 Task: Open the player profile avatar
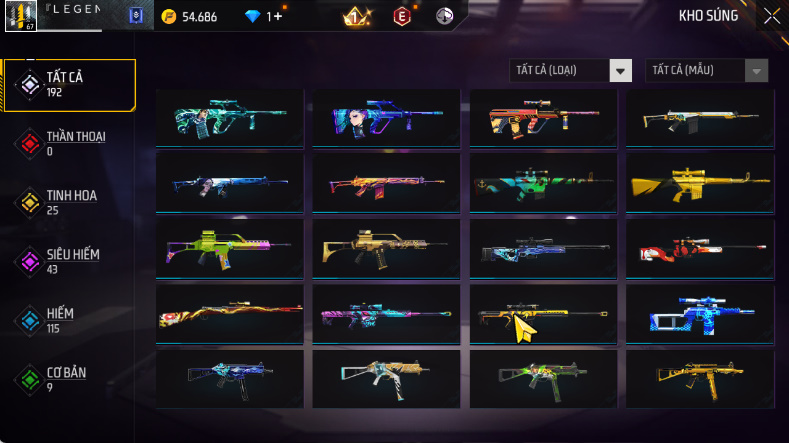[22, 17]
